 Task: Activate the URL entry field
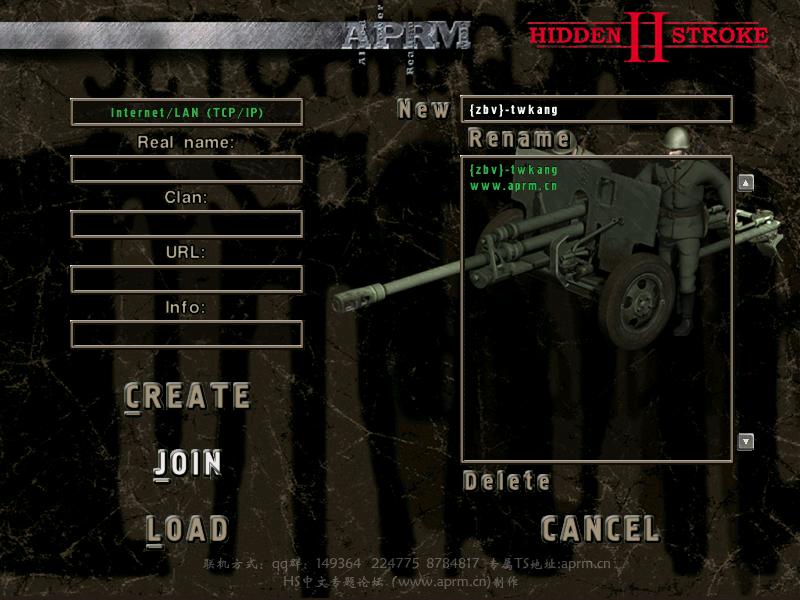[x=187, y=279]
